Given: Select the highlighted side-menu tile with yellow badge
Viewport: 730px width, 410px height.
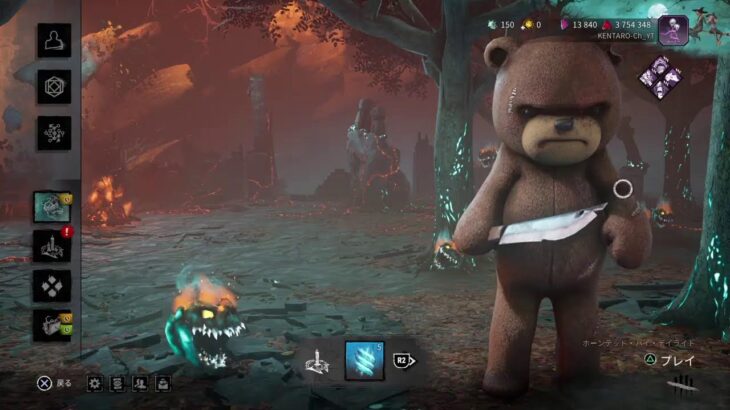Looking at the screenshot, I should (x=52, y=207).
